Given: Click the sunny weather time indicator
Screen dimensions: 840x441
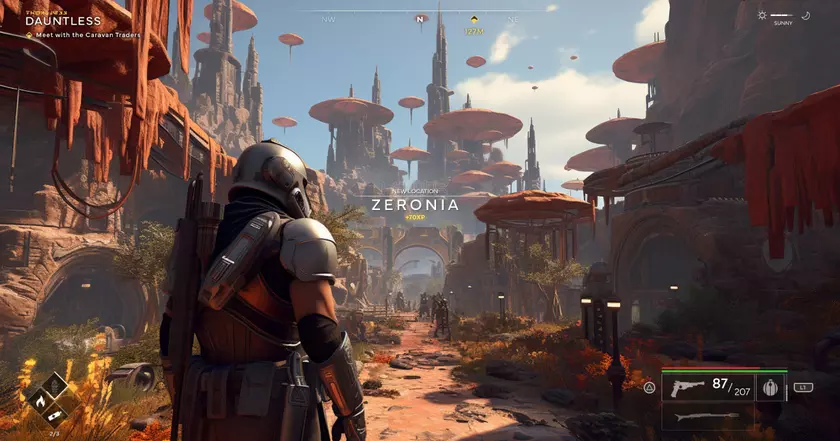Looking at the screenshot, I should click(x=782, y=16).
